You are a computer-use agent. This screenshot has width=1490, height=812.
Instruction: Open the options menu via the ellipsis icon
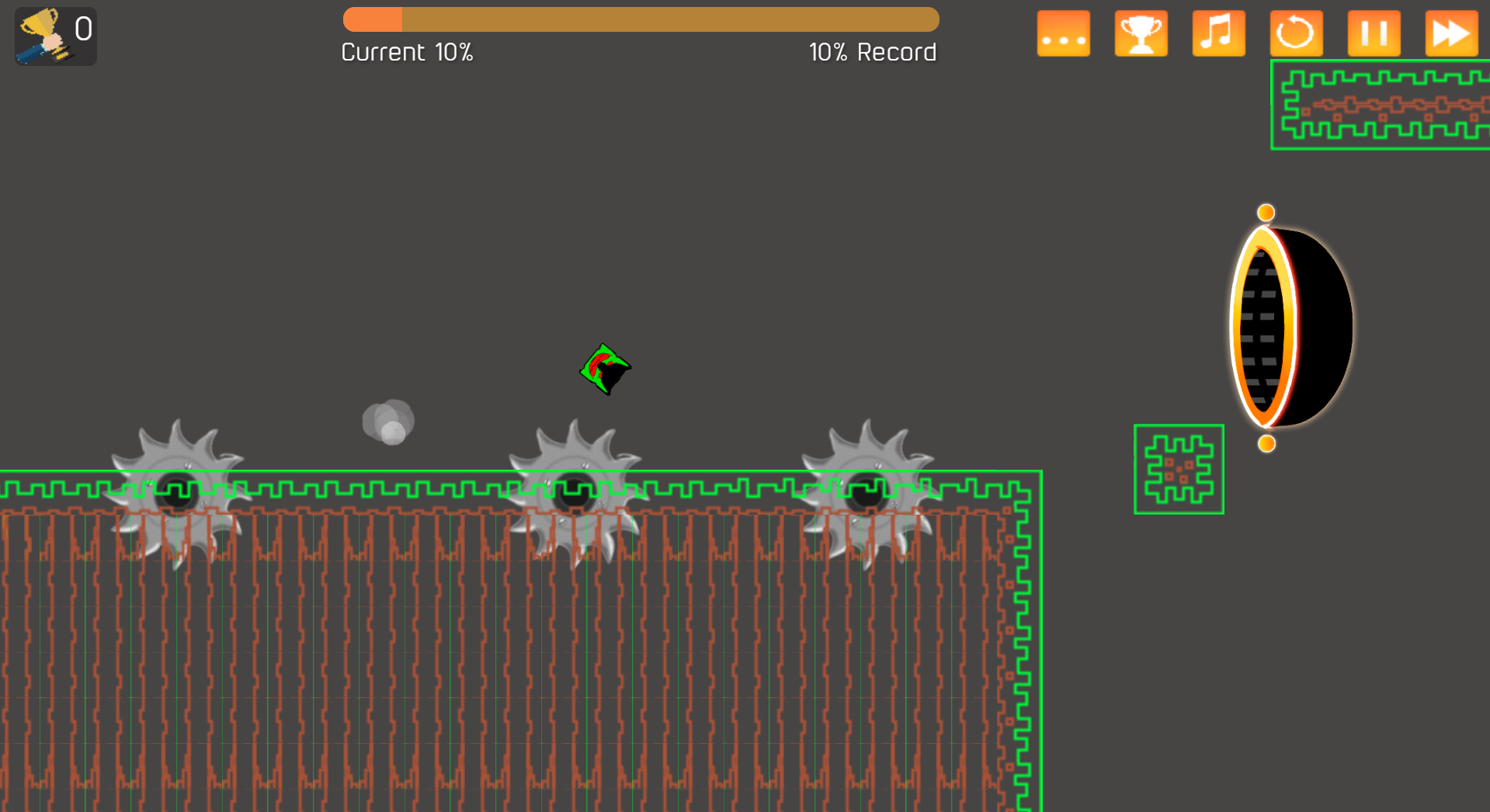(x=1063, y=33)
